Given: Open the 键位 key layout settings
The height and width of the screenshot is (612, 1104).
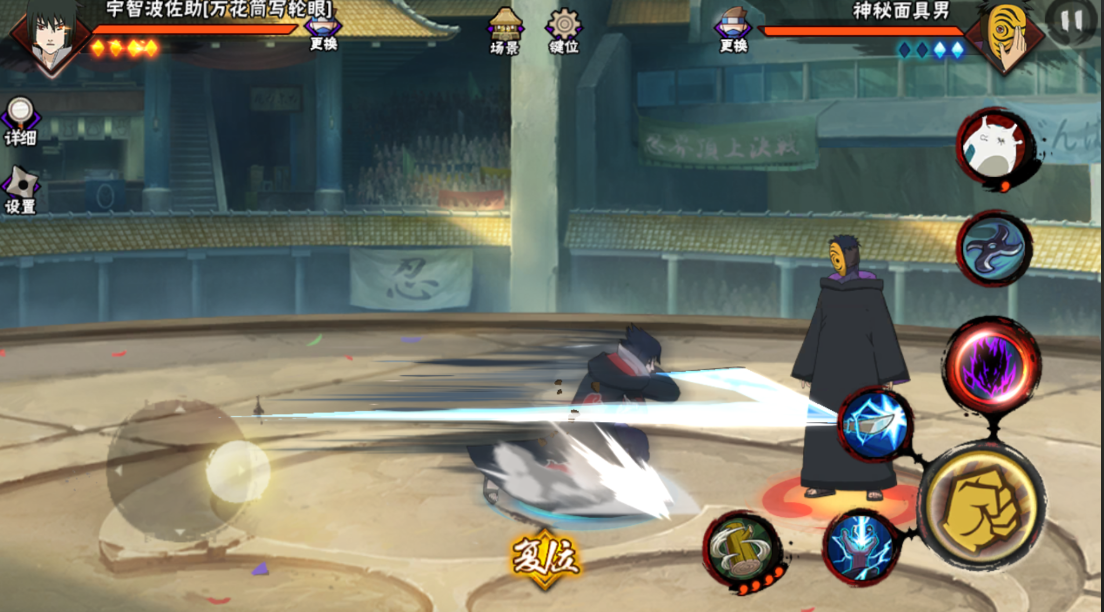Looking at the screenshot, I should (563, 28).
